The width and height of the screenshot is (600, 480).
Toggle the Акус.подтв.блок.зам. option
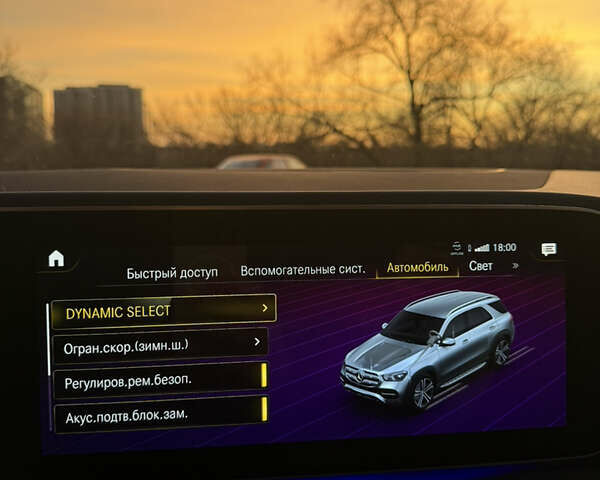point(160,412)
